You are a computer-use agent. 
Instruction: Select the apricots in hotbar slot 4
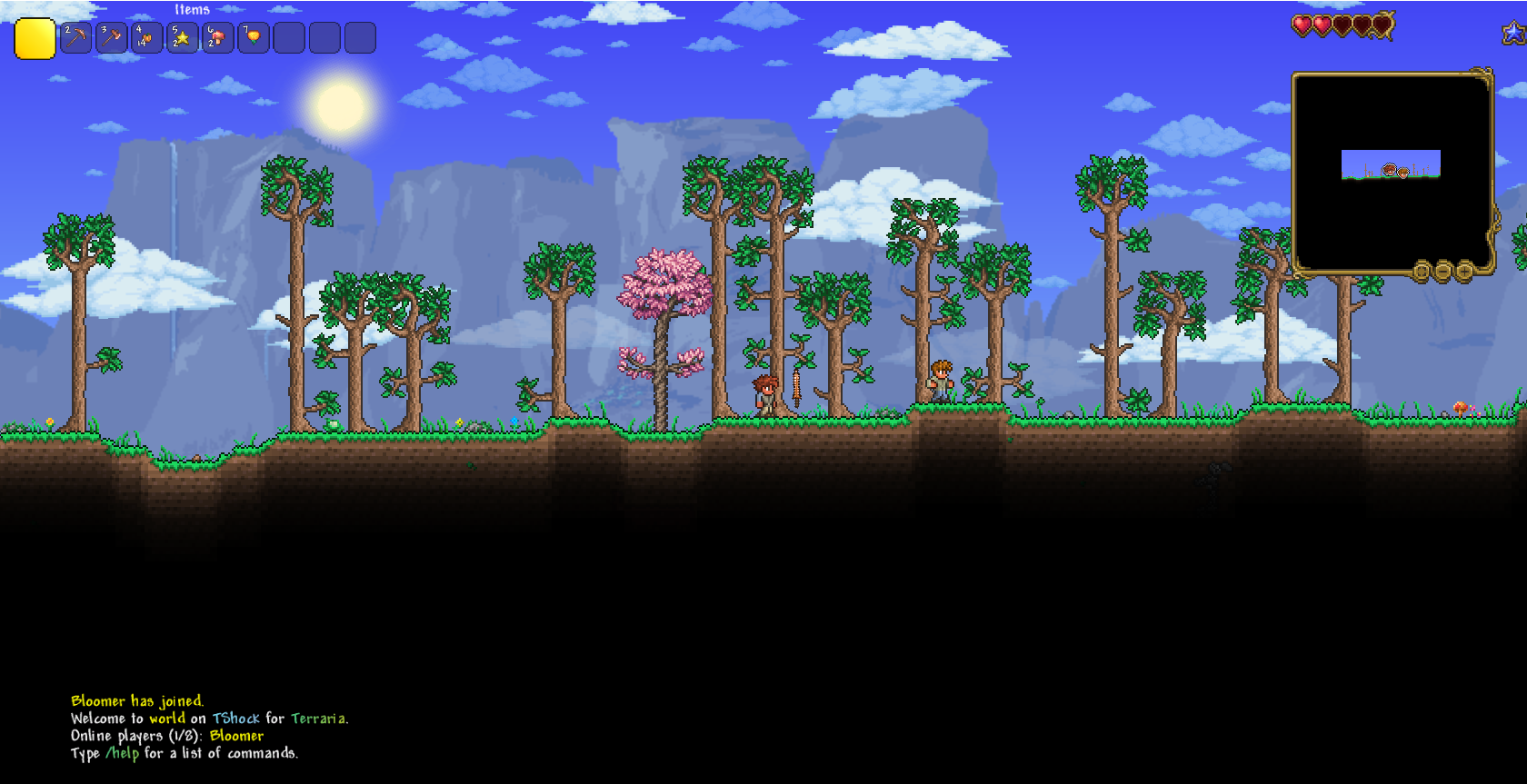(x=146, y=37)
